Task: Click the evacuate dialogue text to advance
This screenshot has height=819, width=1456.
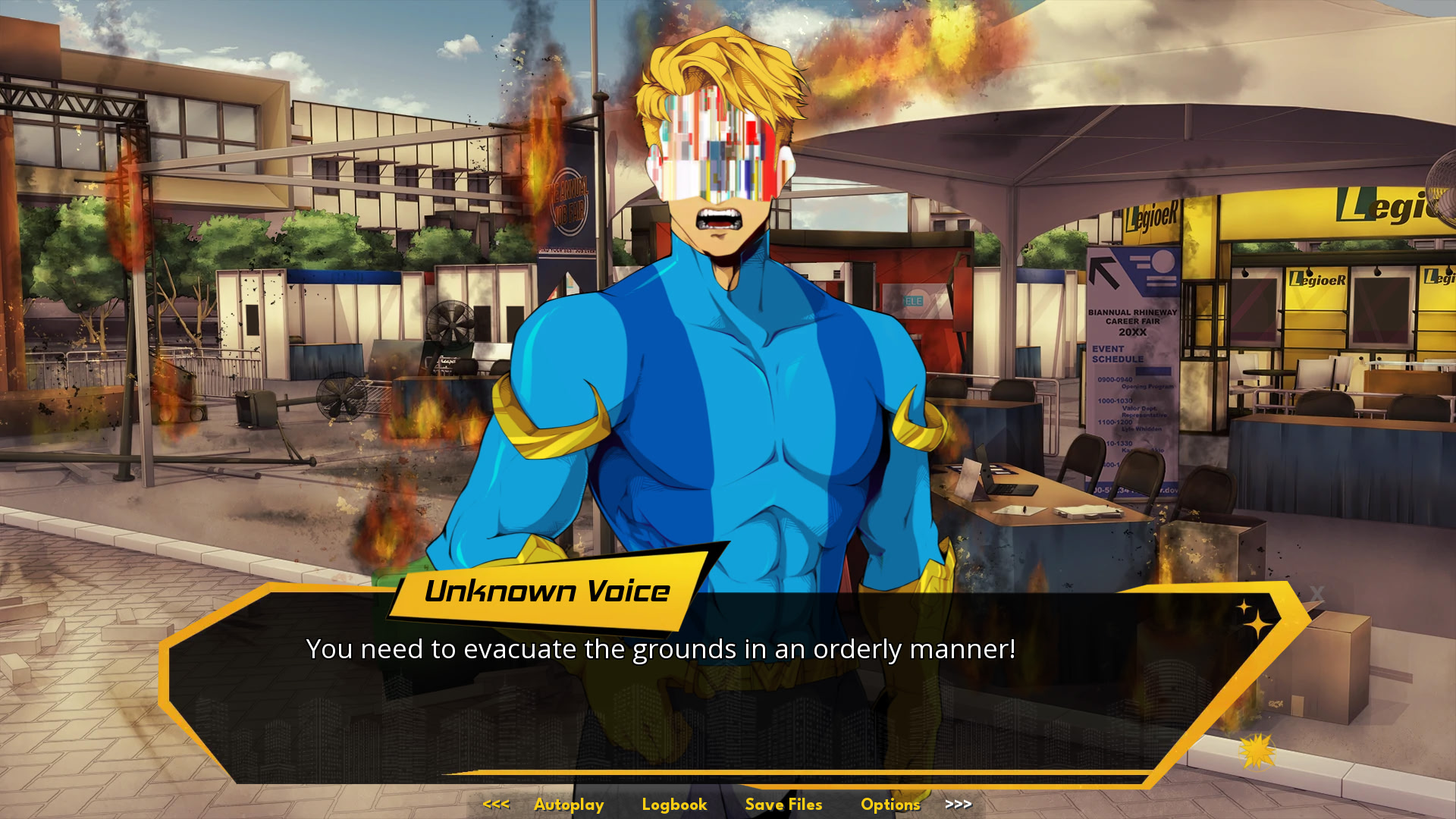Action: click(x=662, y=648)
